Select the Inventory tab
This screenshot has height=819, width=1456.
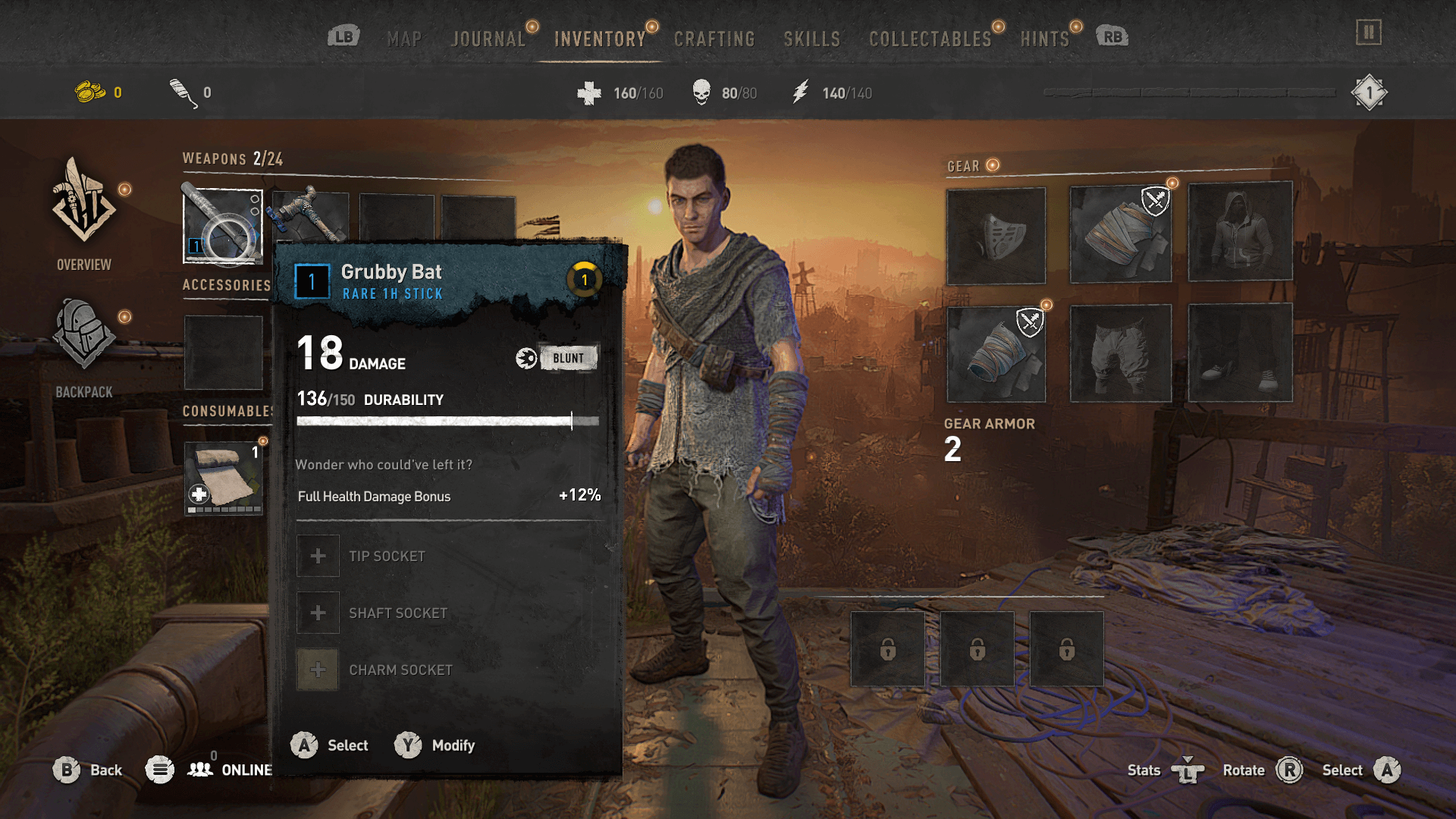600,39
